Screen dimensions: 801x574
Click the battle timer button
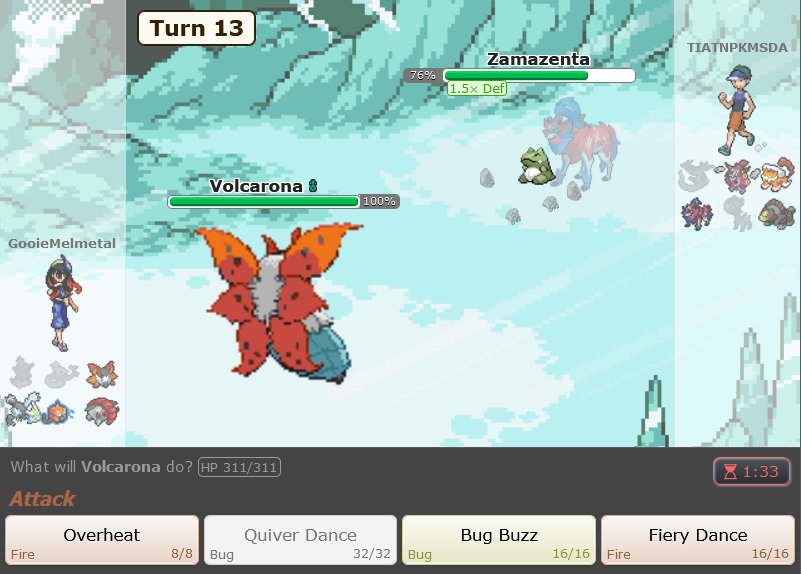[x=751, y=472]
